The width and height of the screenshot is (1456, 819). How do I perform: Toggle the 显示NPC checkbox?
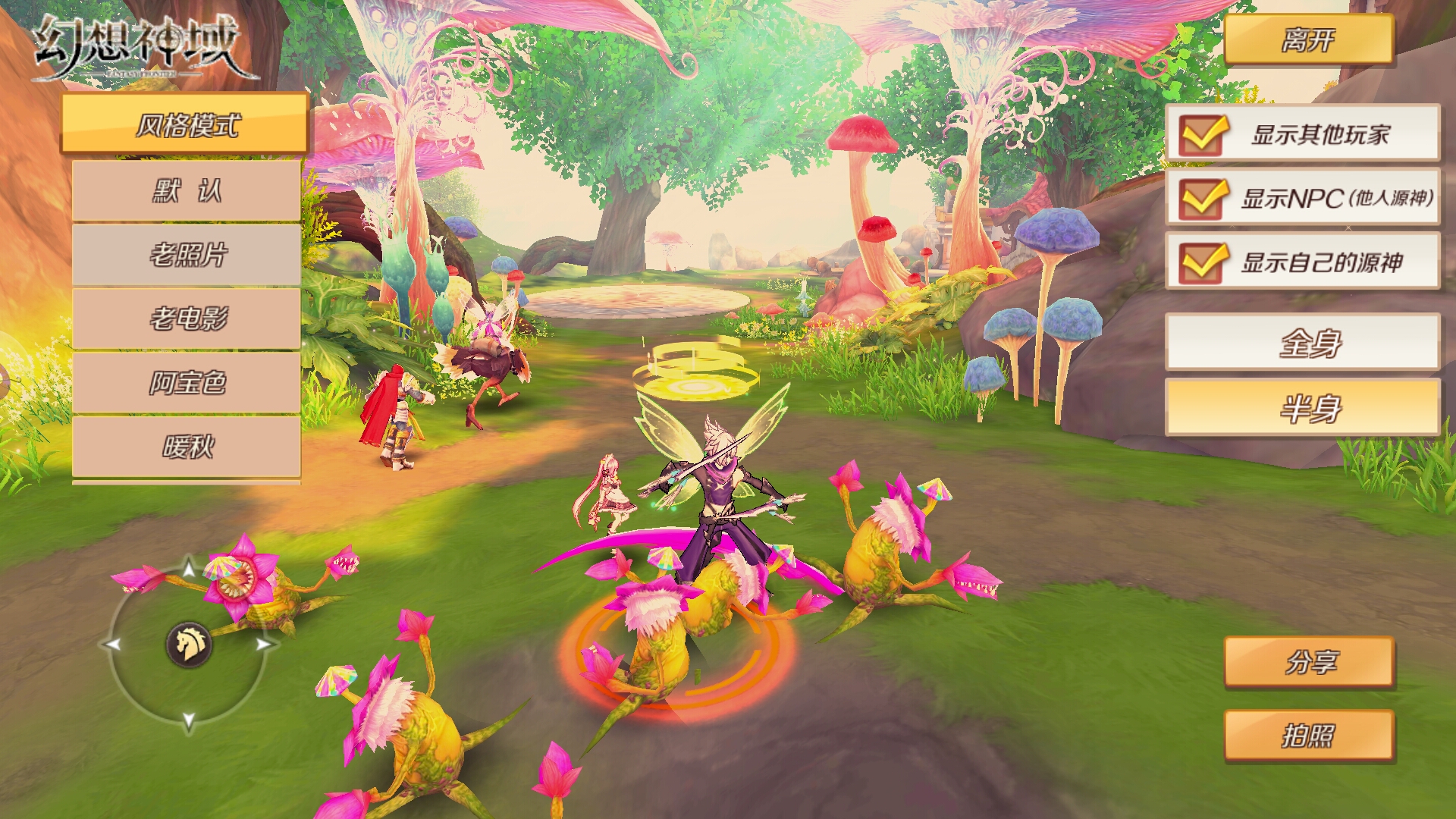pos(1201,199)
